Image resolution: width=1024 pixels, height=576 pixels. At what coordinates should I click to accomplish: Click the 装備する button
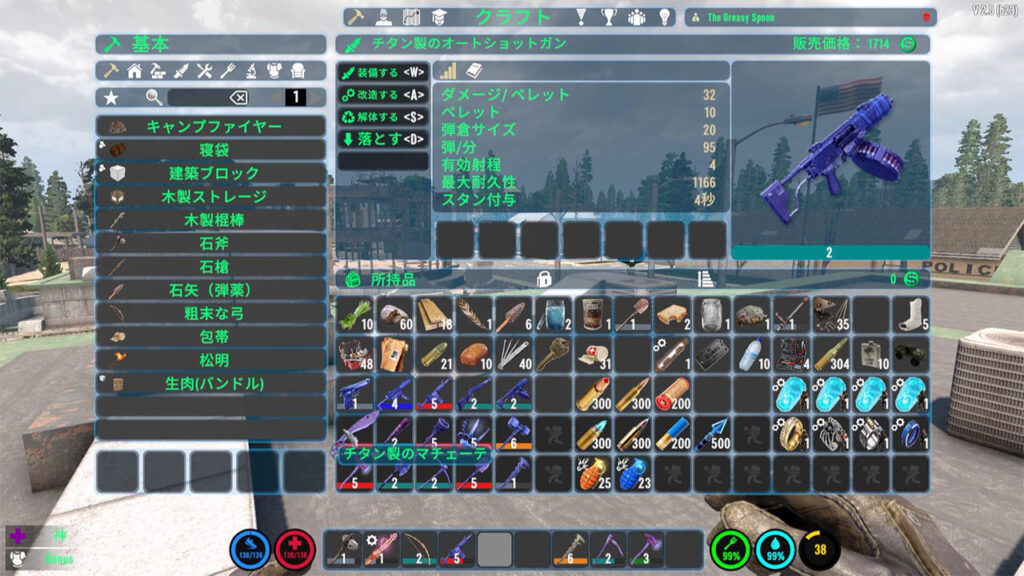coord(383,72)
